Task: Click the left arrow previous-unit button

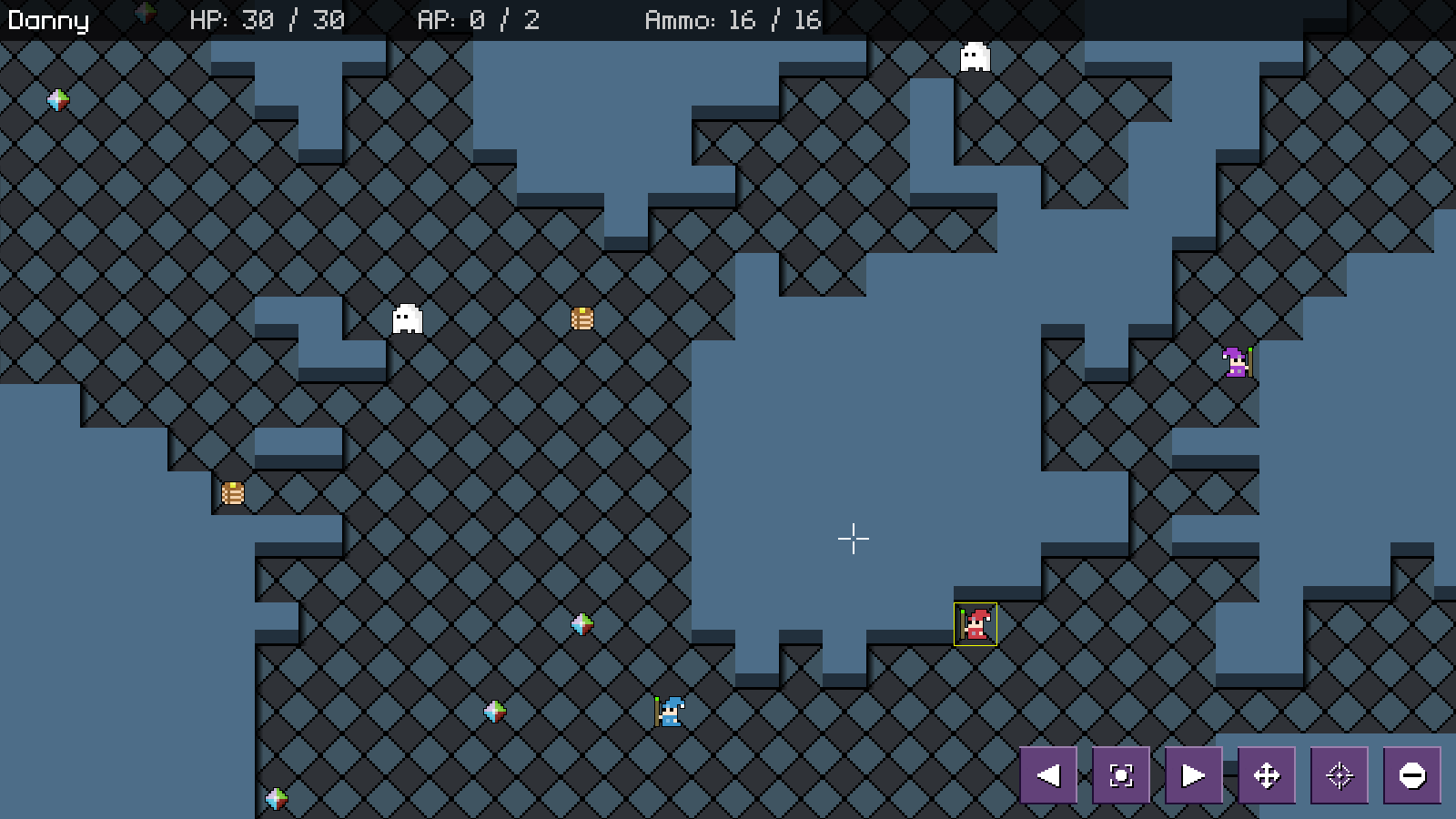Action: coord(1048,775)
